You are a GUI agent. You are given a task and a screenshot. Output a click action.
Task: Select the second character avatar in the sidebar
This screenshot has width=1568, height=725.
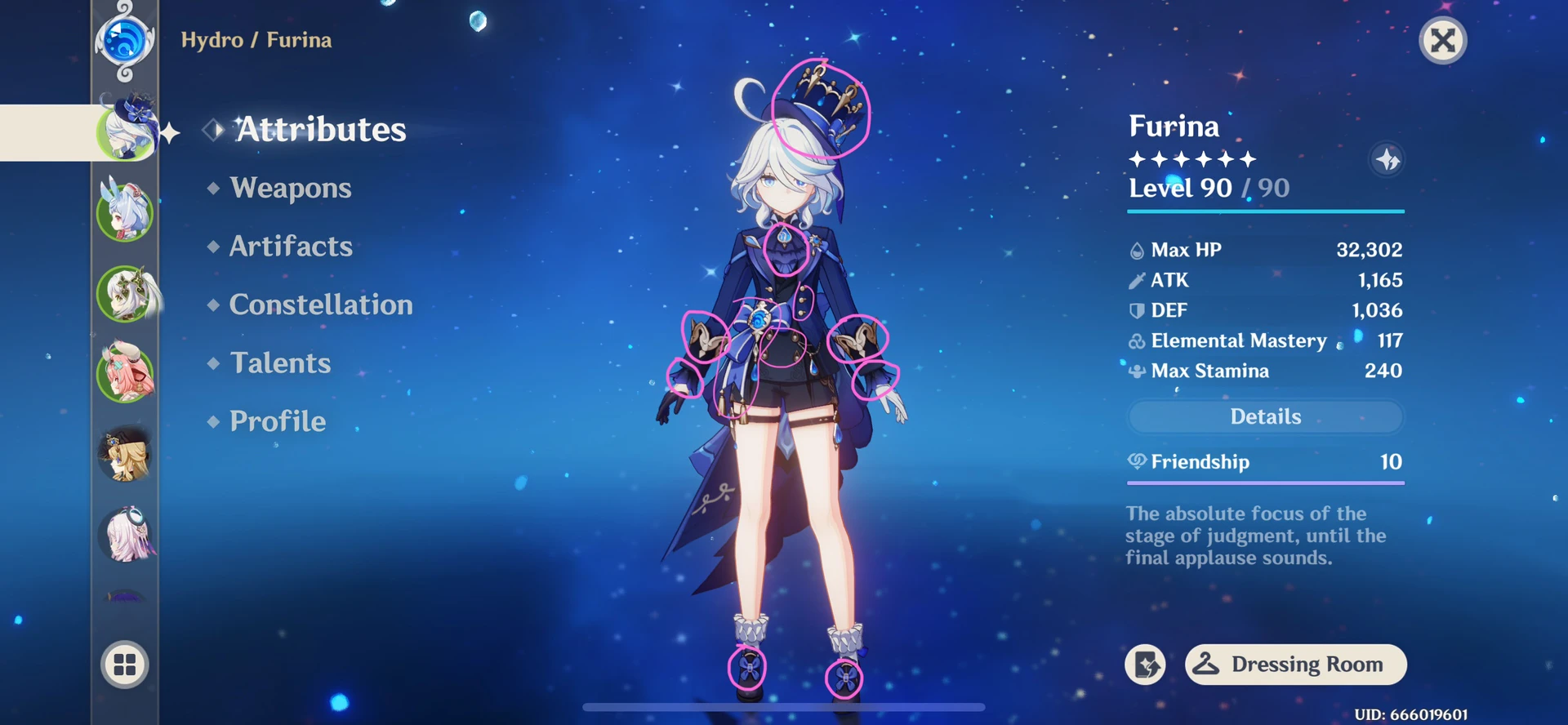point(125,212)
